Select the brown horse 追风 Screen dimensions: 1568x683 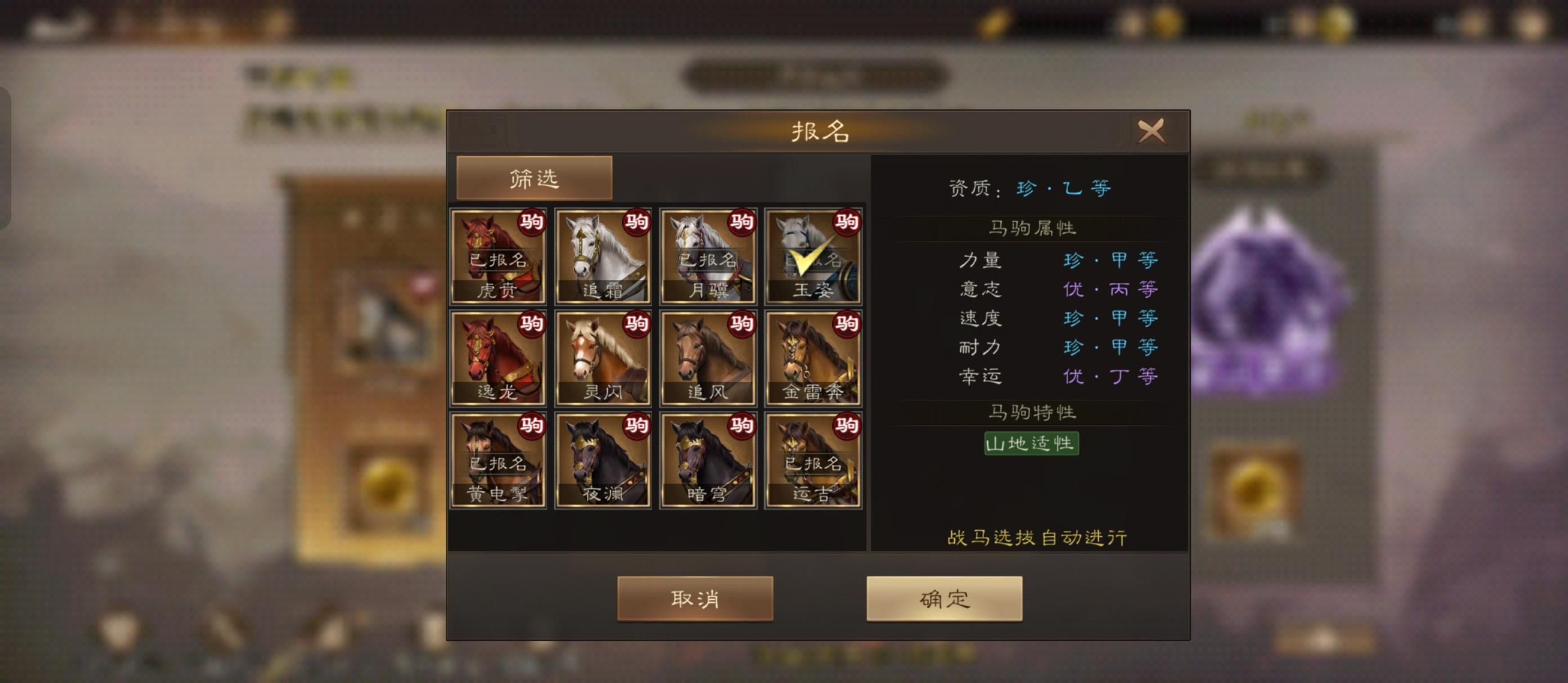[709, 359]
